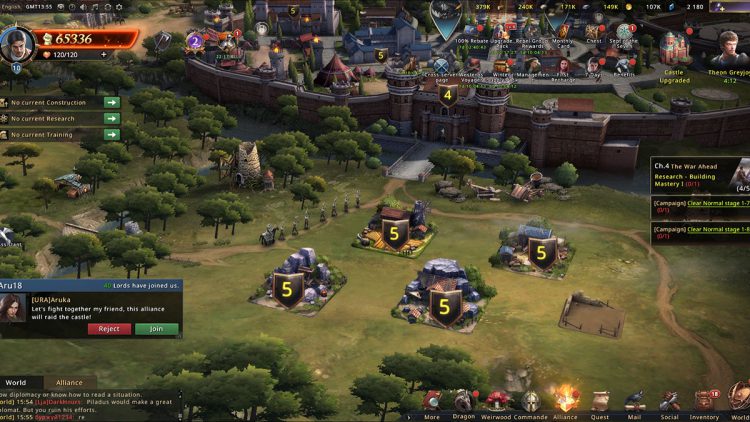Open the Alliance menu in bottom bar

(x=565, y=401)
